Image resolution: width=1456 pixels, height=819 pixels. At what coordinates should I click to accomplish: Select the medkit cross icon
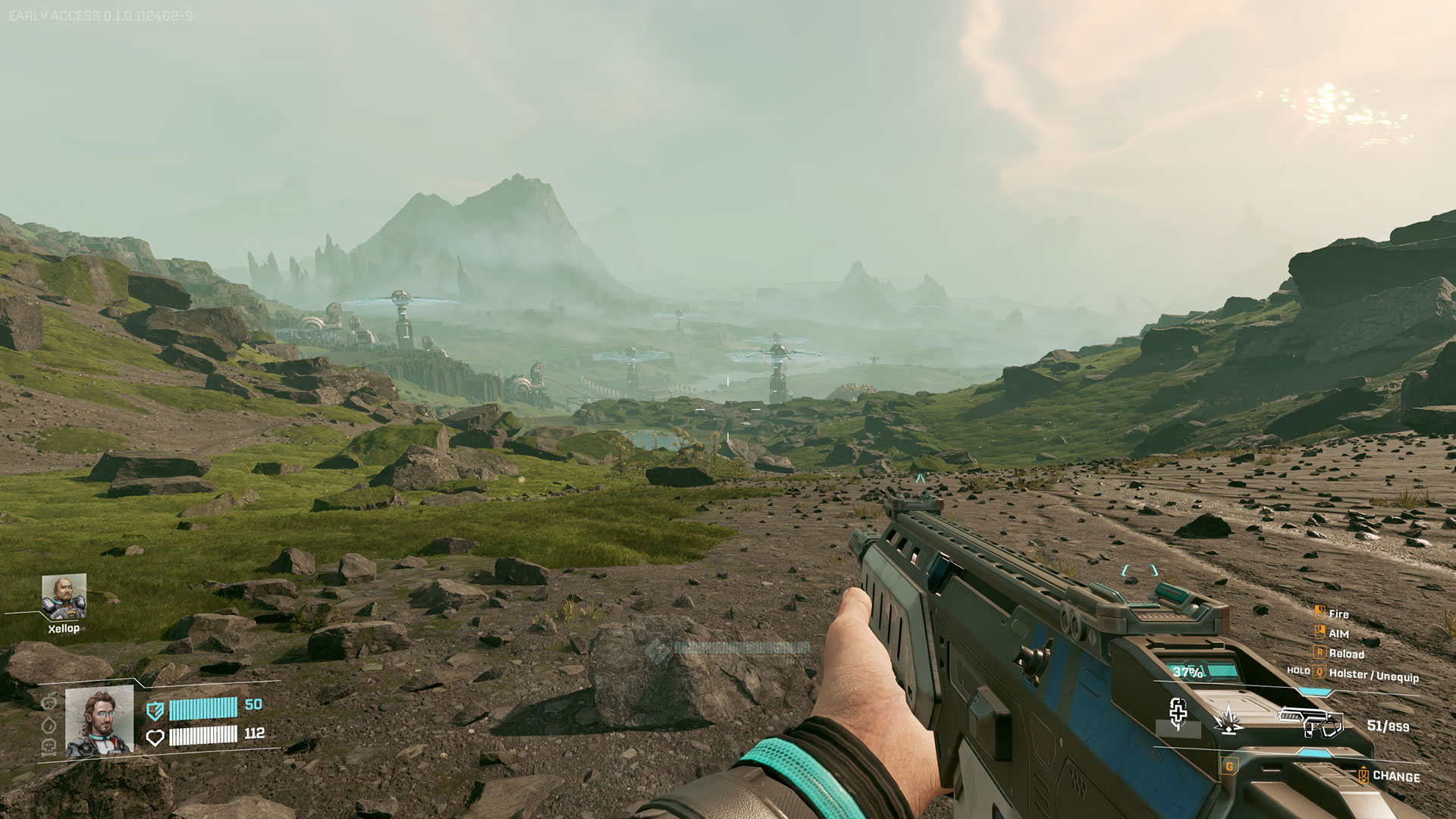(1178, 714)
